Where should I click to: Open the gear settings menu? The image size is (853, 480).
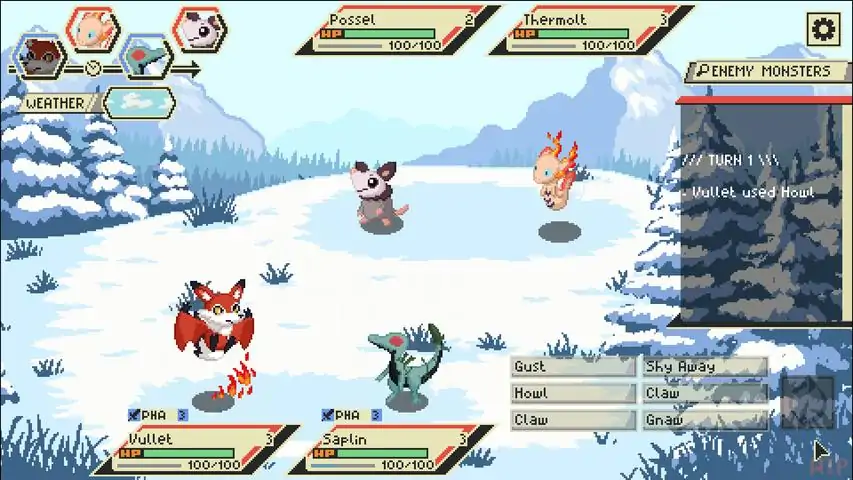[x=823, y=29]
